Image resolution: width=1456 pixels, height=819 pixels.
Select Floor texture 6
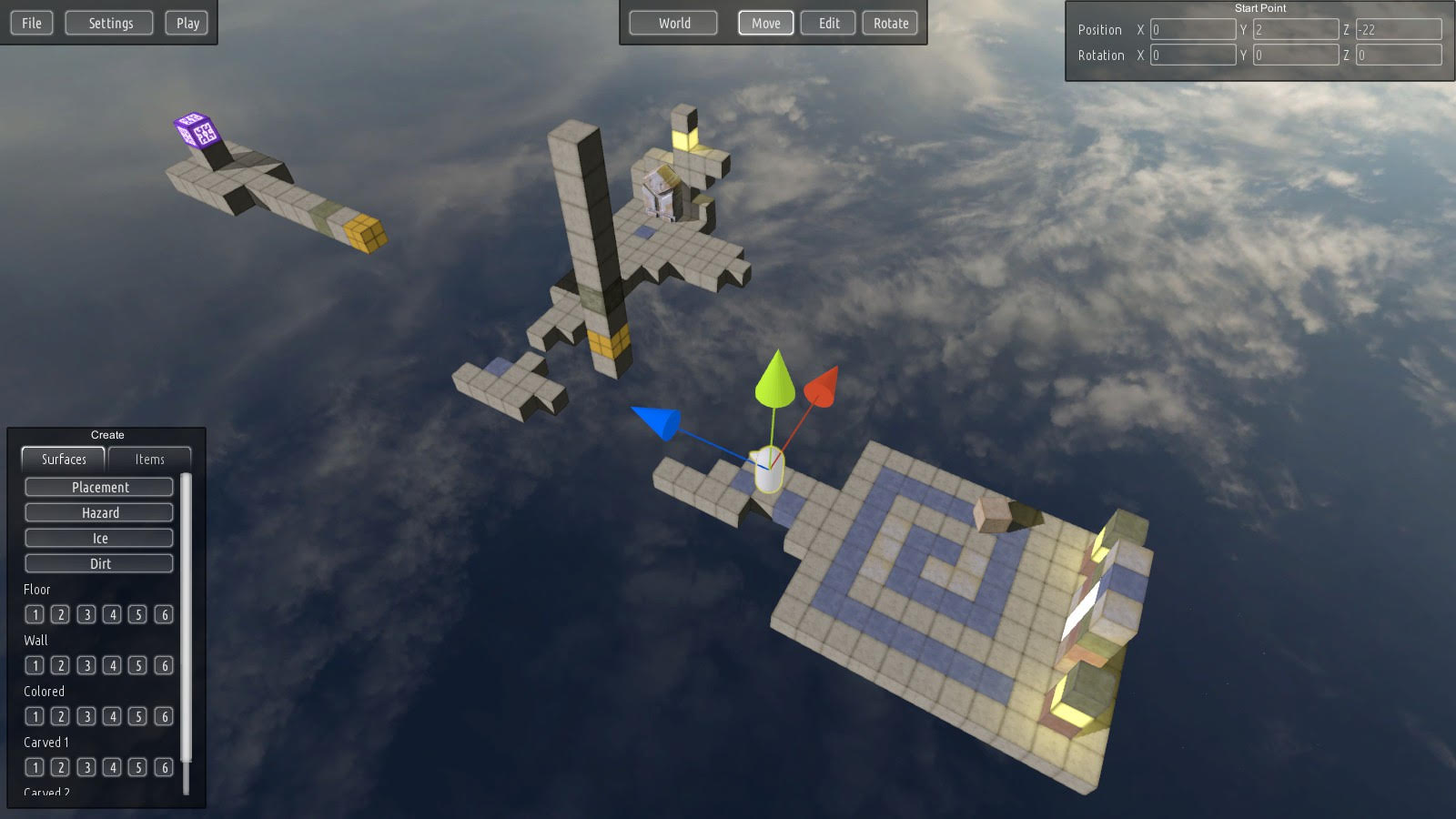pyautogui.click(x=164, y=614)
